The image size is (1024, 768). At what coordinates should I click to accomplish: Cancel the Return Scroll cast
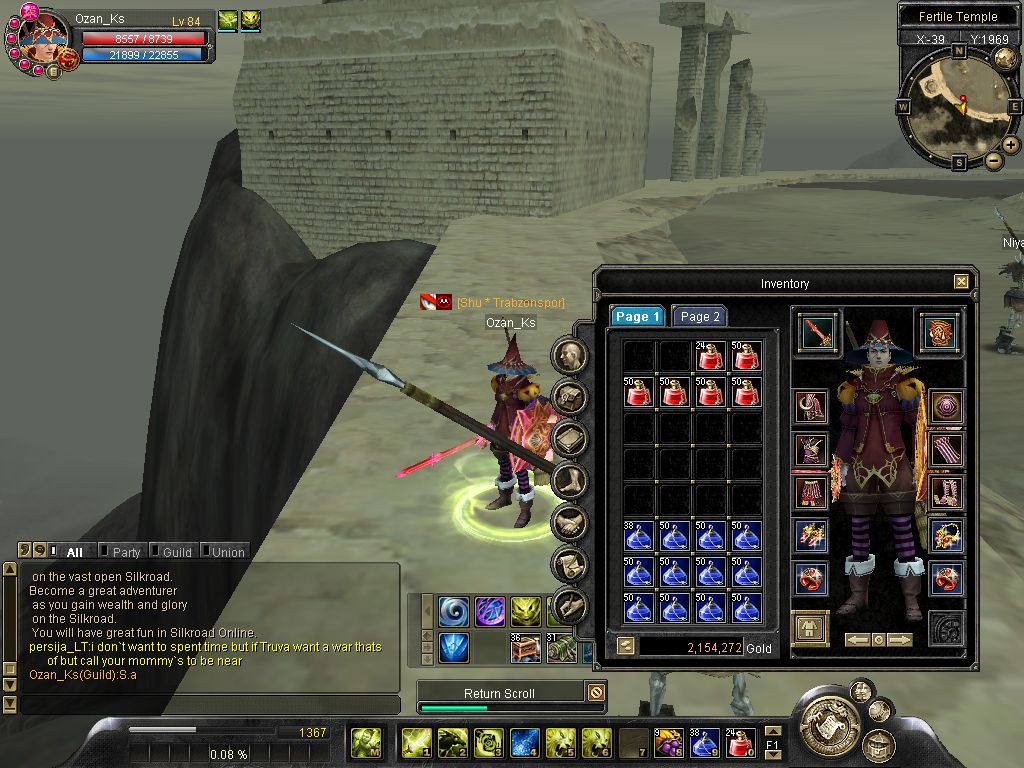tap(596, 692)
